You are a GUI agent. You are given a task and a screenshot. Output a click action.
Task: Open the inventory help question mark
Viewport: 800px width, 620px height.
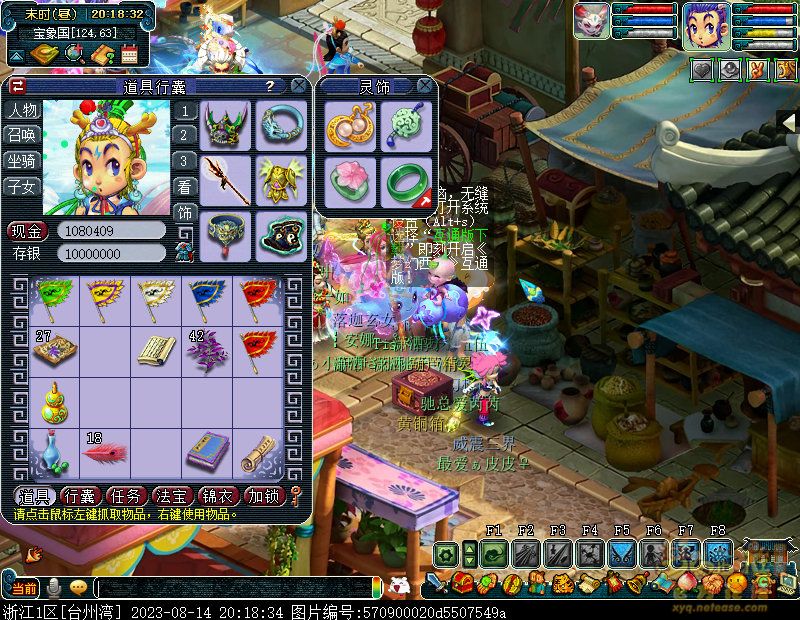(x=269, y=86)
